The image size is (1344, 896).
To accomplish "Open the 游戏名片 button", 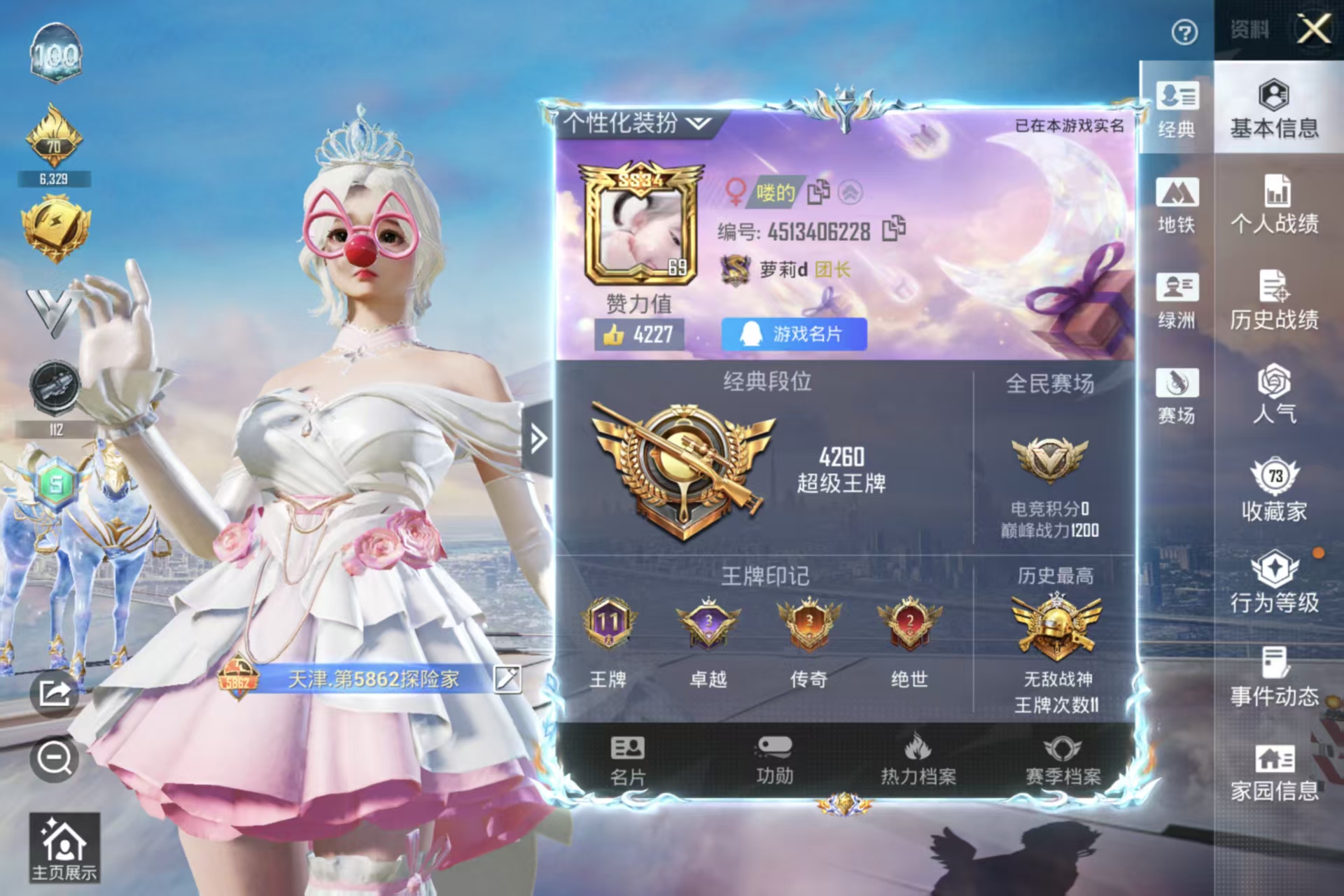I will click(794, 334).
